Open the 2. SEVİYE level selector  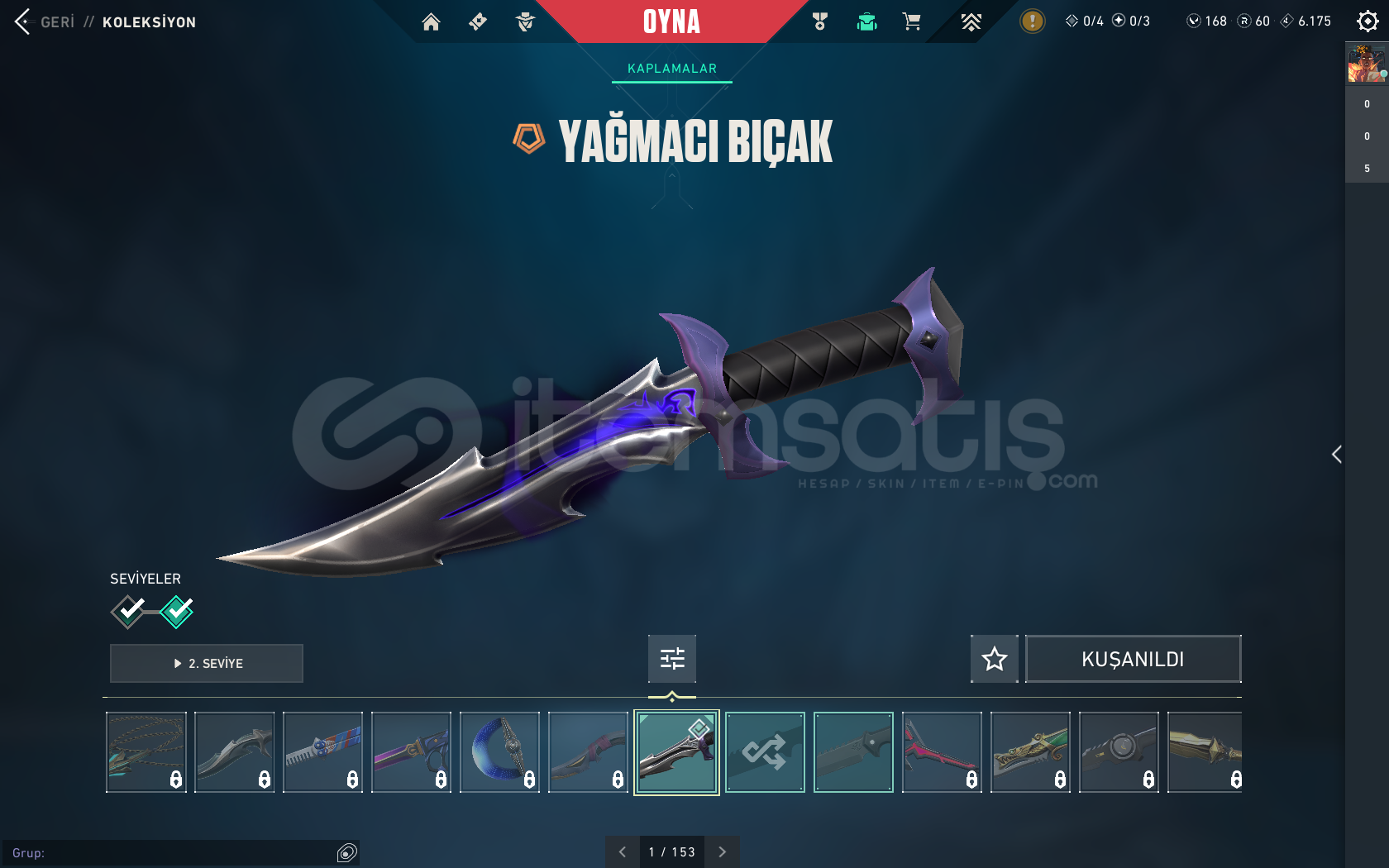click(206, 663)
